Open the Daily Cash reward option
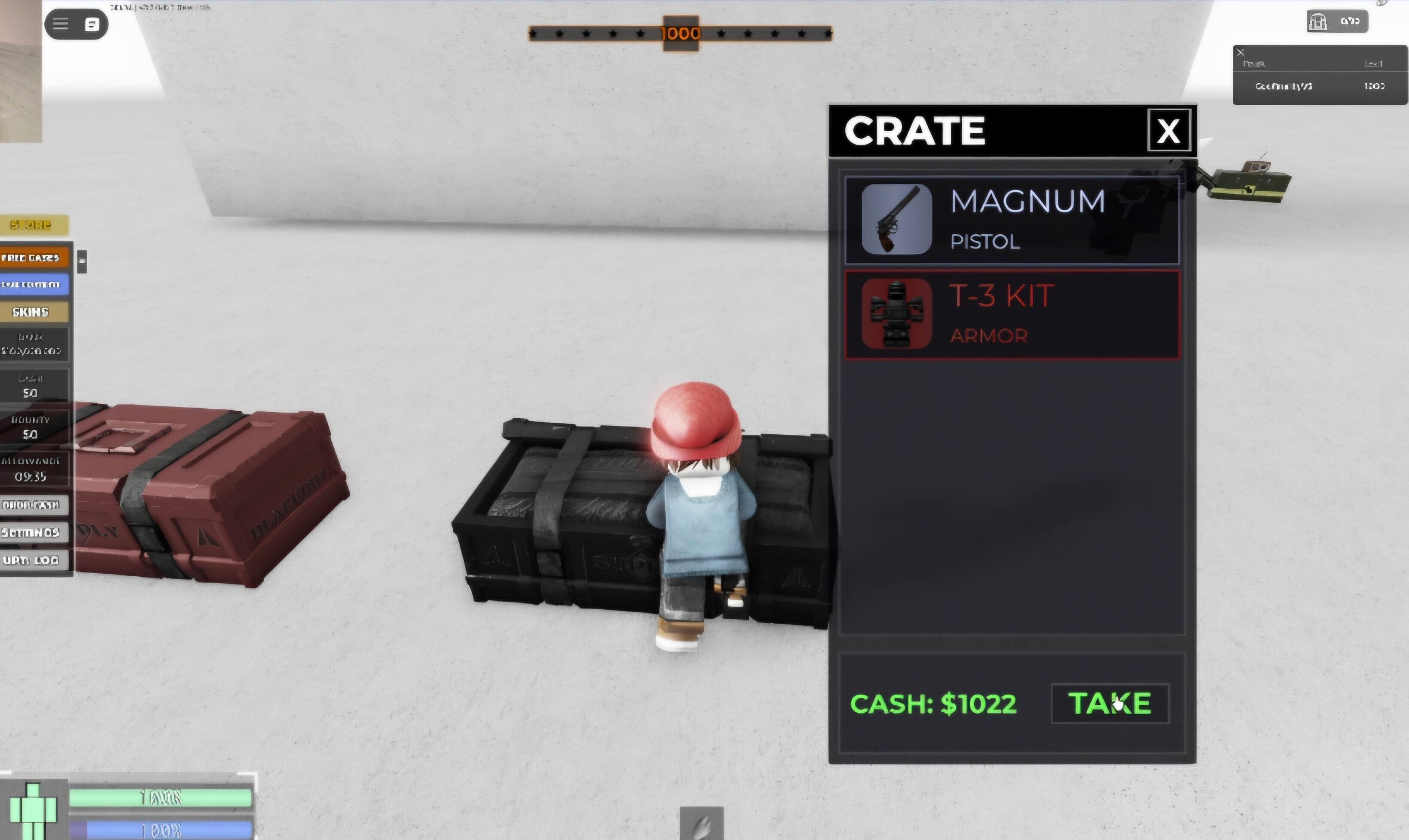Screen dimensions: 1409x840 click(x=31, y=504)
